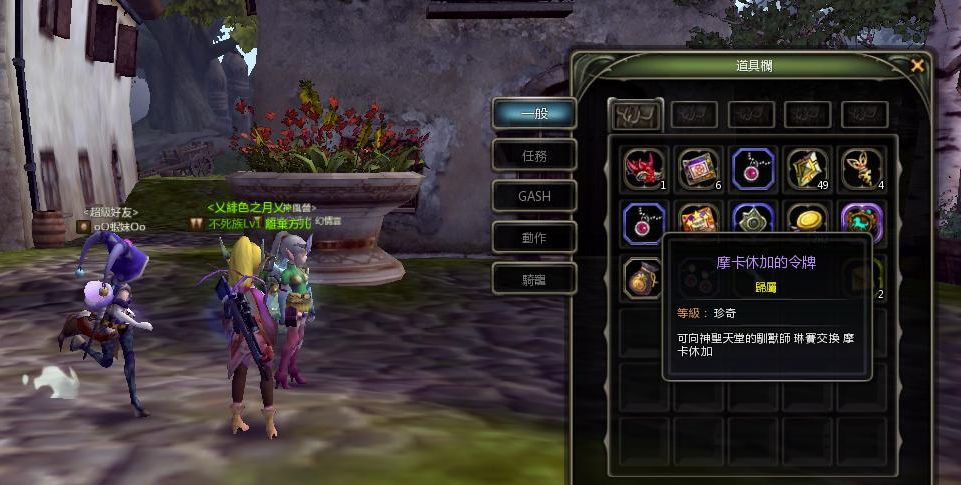Screen dimensions: 961x485
Task: Select the 一般 inventory tab
Action: point(535,113)
